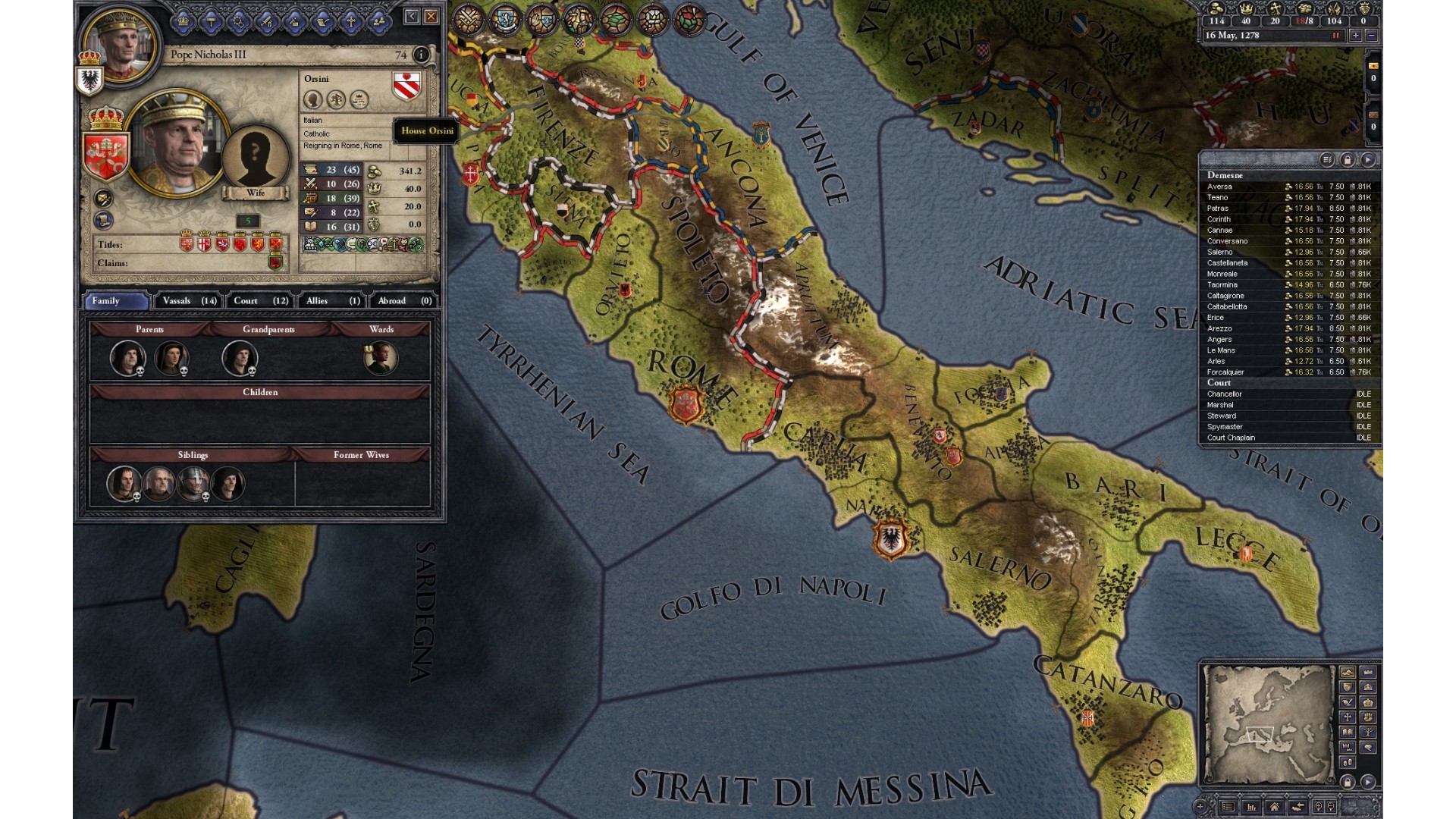This screenshot has width=1456, height=819.
Task: Increase game speed with plus button
Action: pyautogui.click(x=1355, y=36)
